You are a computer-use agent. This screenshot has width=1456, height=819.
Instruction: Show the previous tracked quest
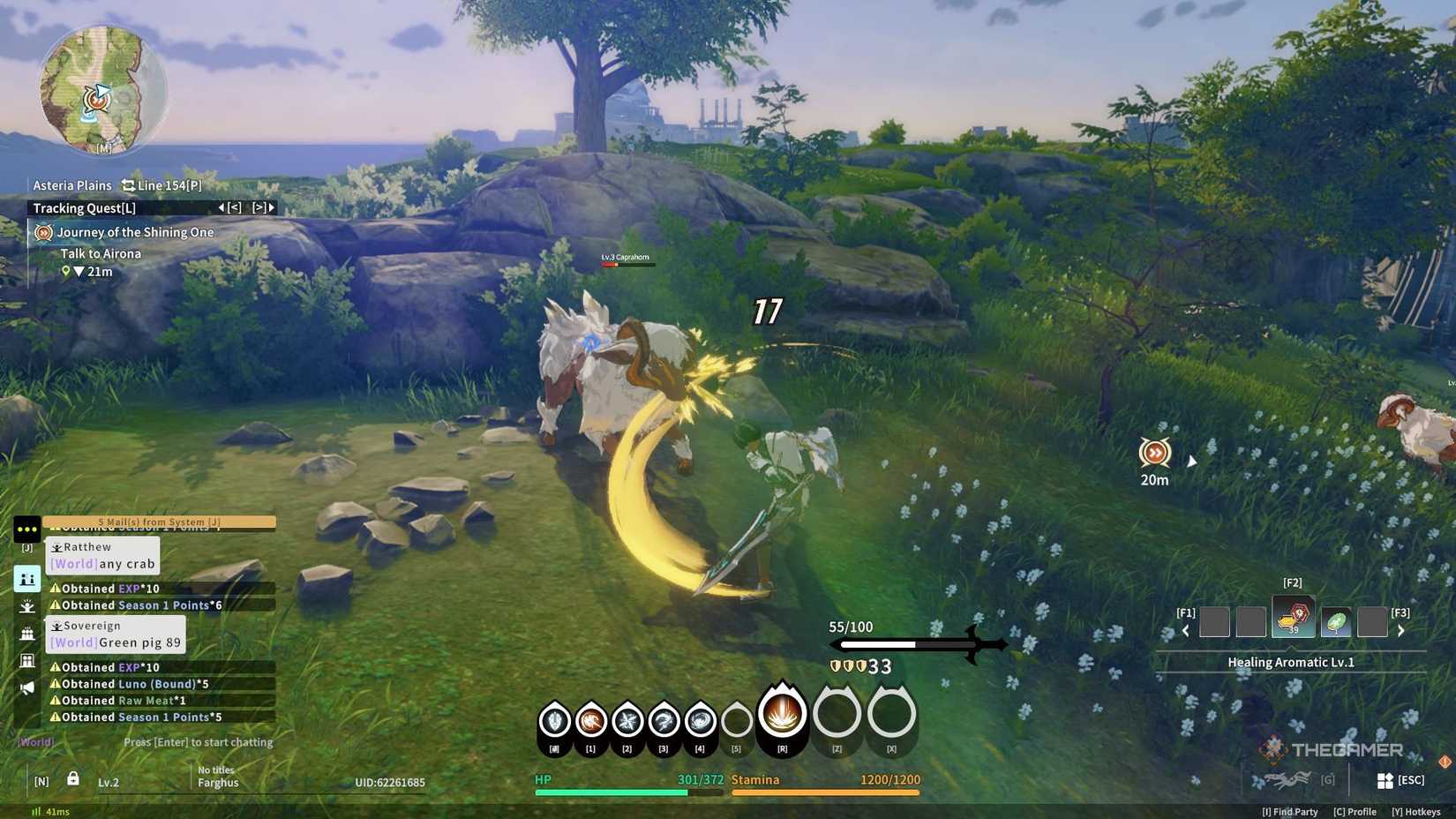(229, 208)
